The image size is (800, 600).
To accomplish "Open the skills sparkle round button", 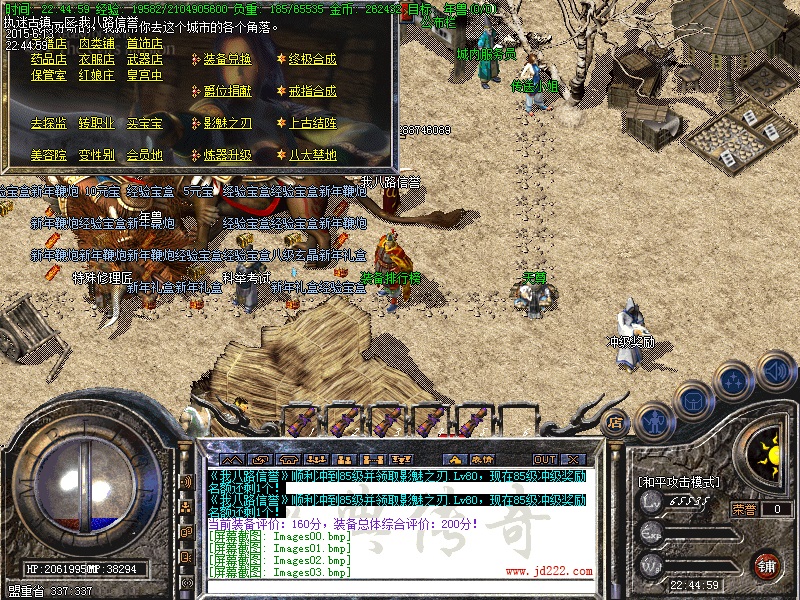I will click(734, 380).
